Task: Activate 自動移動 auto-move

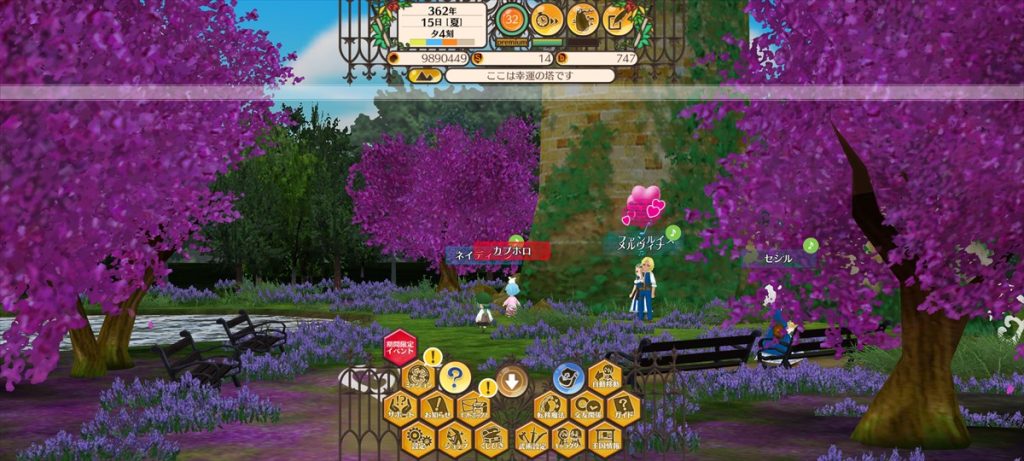Action: coord(604,377)
